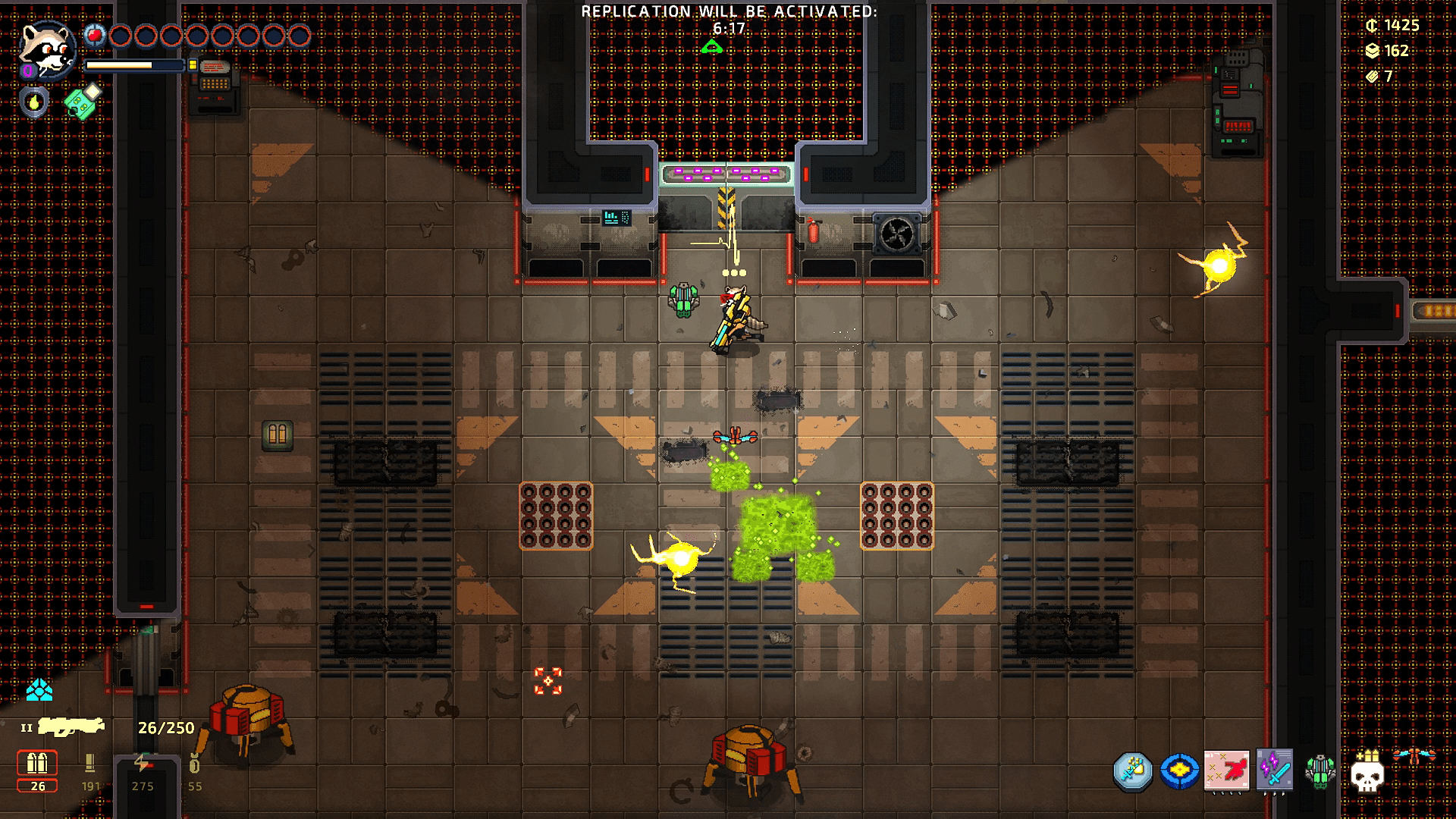Click the blue targeting ring perk icon
Image resolution: width=1456 pixels, height=819 pixels.
(x=1179, y=770)
